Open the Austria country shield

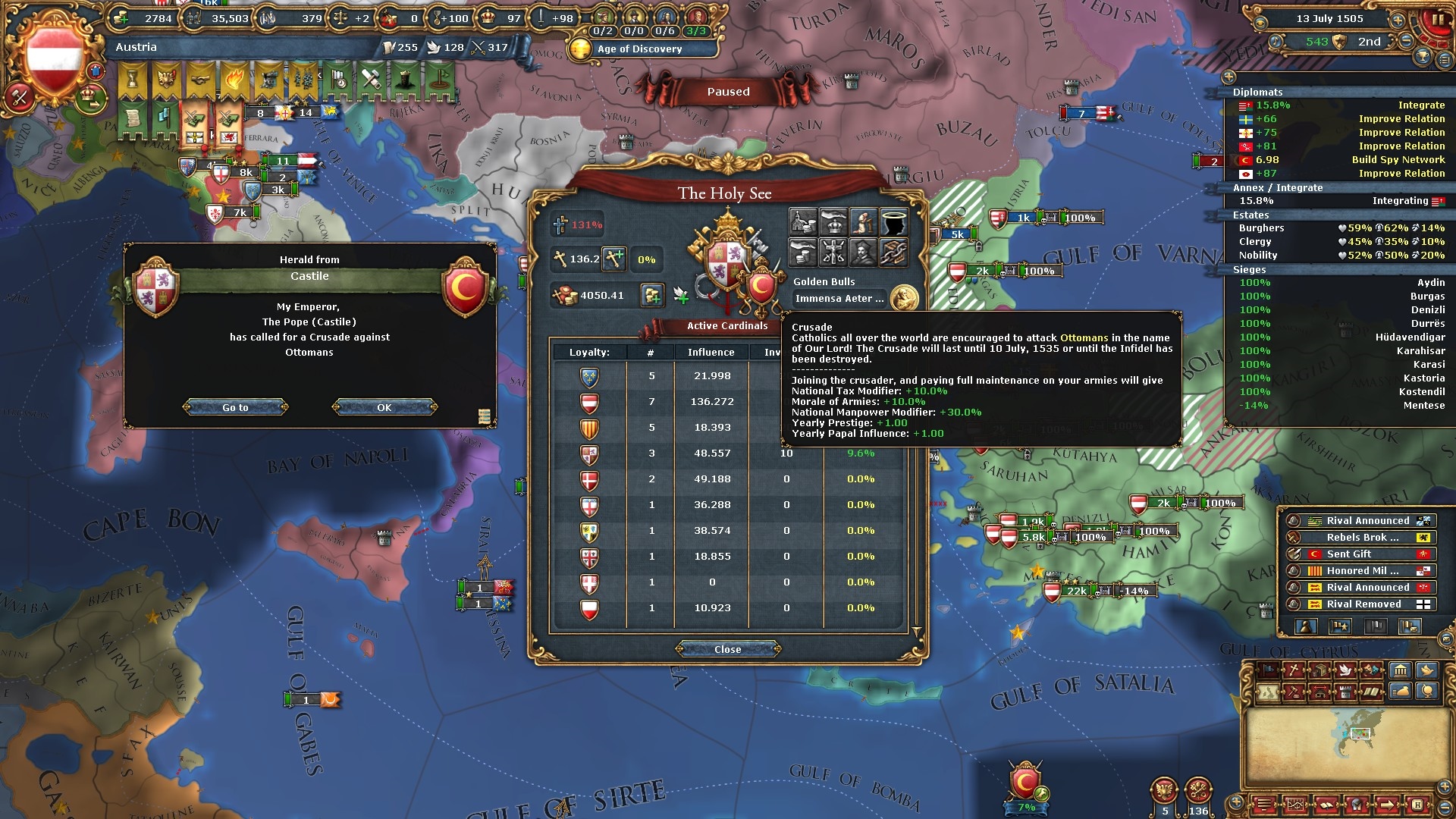click(x=54, y=58)
